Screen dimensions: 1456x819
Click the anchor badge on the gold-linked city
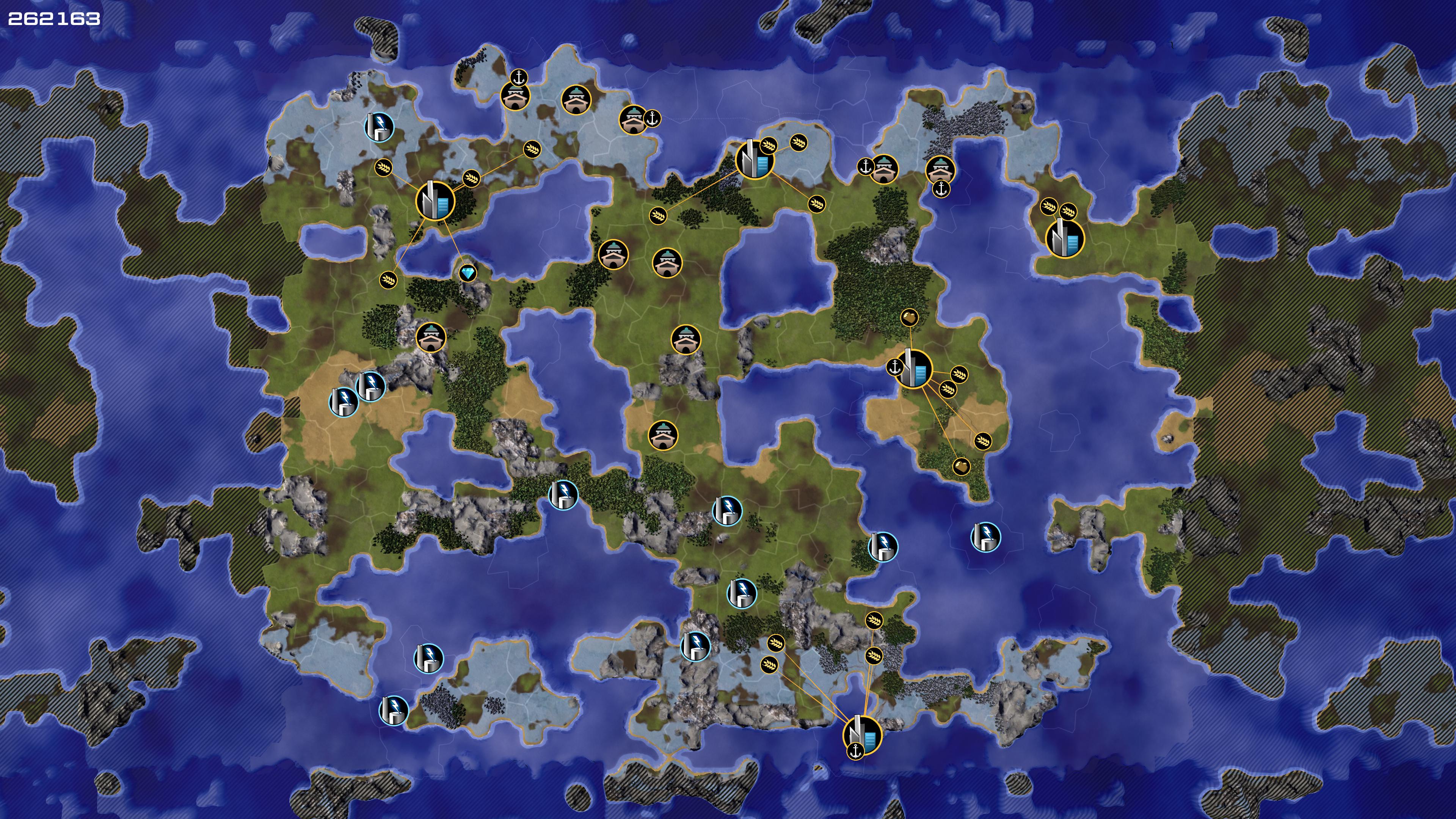895,367
